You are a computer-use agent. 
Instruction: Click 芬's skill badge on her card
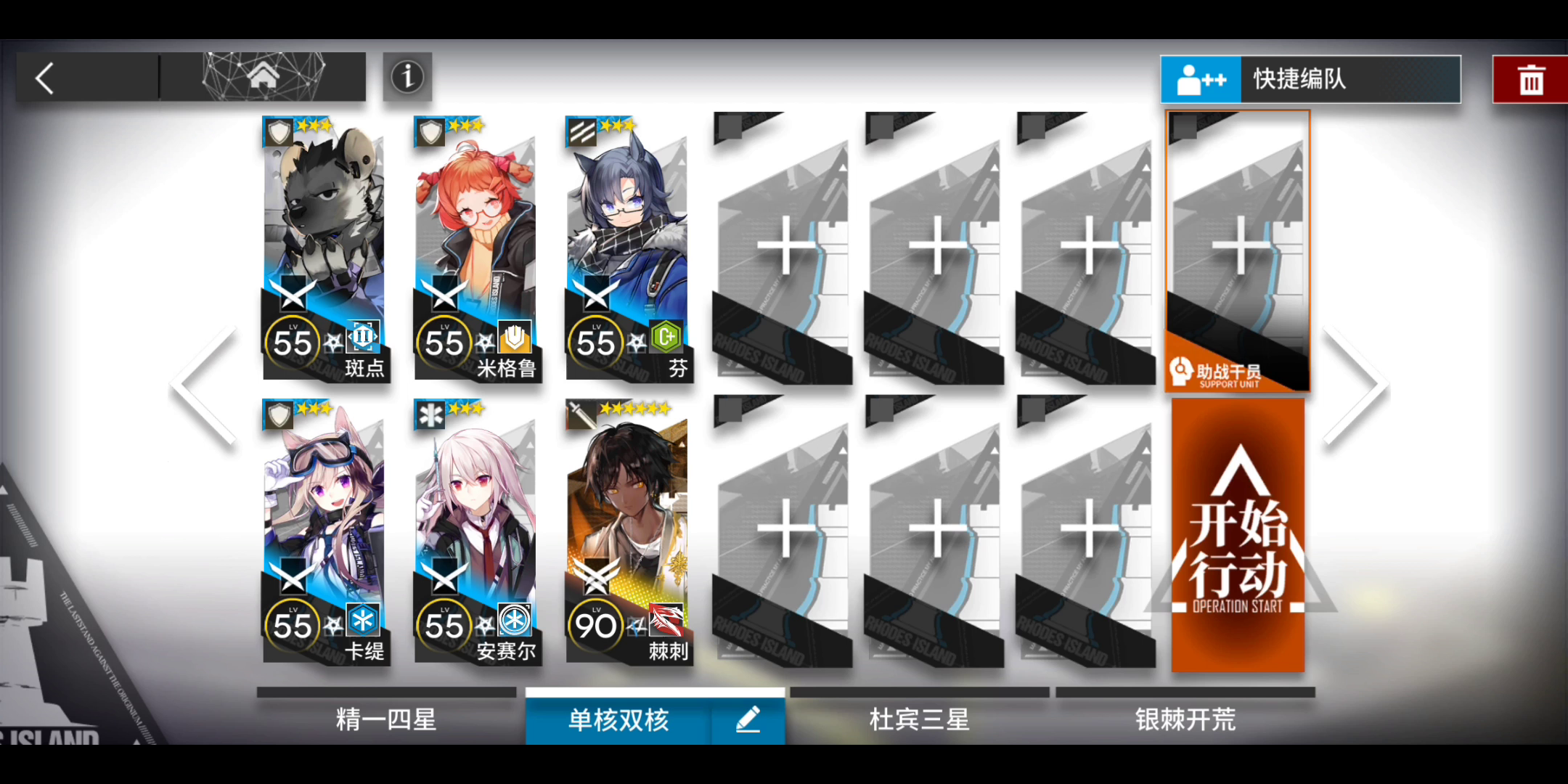[666, 336]
